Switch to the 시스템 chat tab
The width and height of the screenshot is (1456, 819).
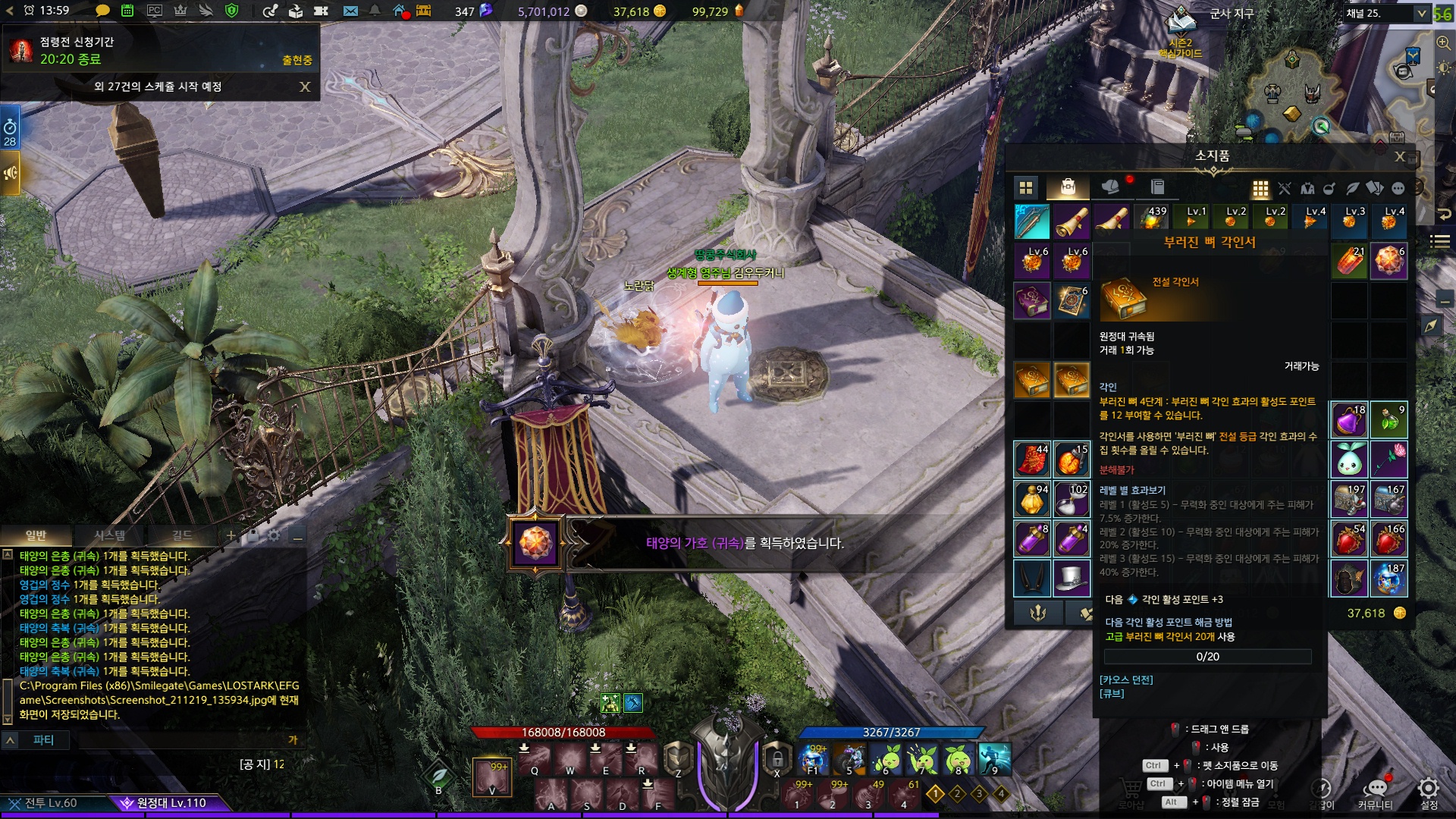point(110,535)
